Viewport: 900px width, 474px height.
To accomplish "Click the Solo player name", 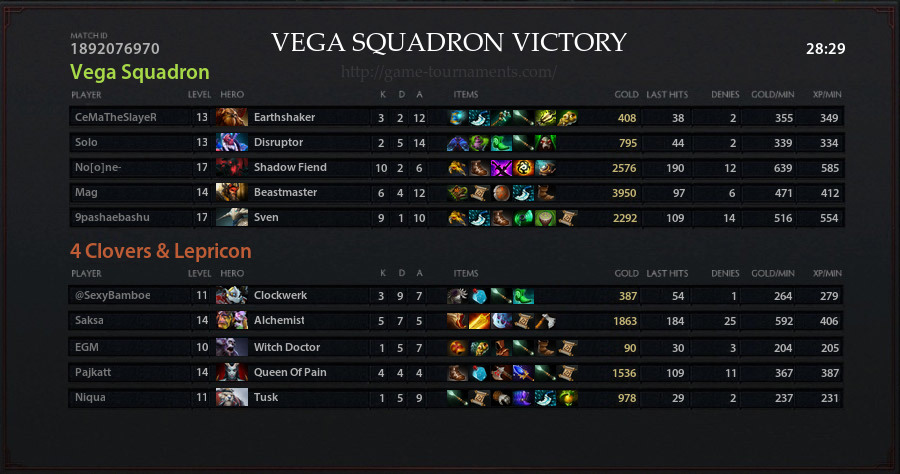I will click(86, 142).
